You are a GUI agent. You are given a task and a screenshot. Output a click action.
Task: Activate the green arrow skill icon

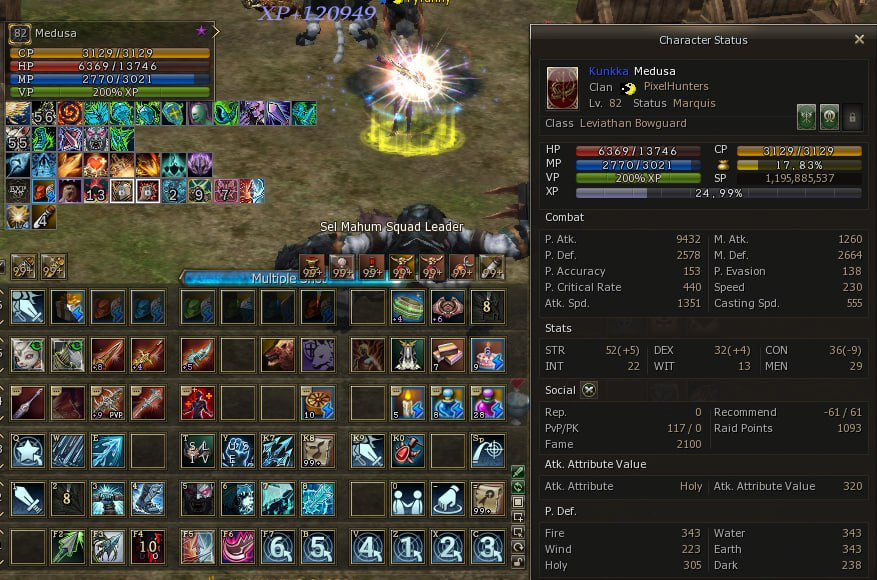pos(67,547)
